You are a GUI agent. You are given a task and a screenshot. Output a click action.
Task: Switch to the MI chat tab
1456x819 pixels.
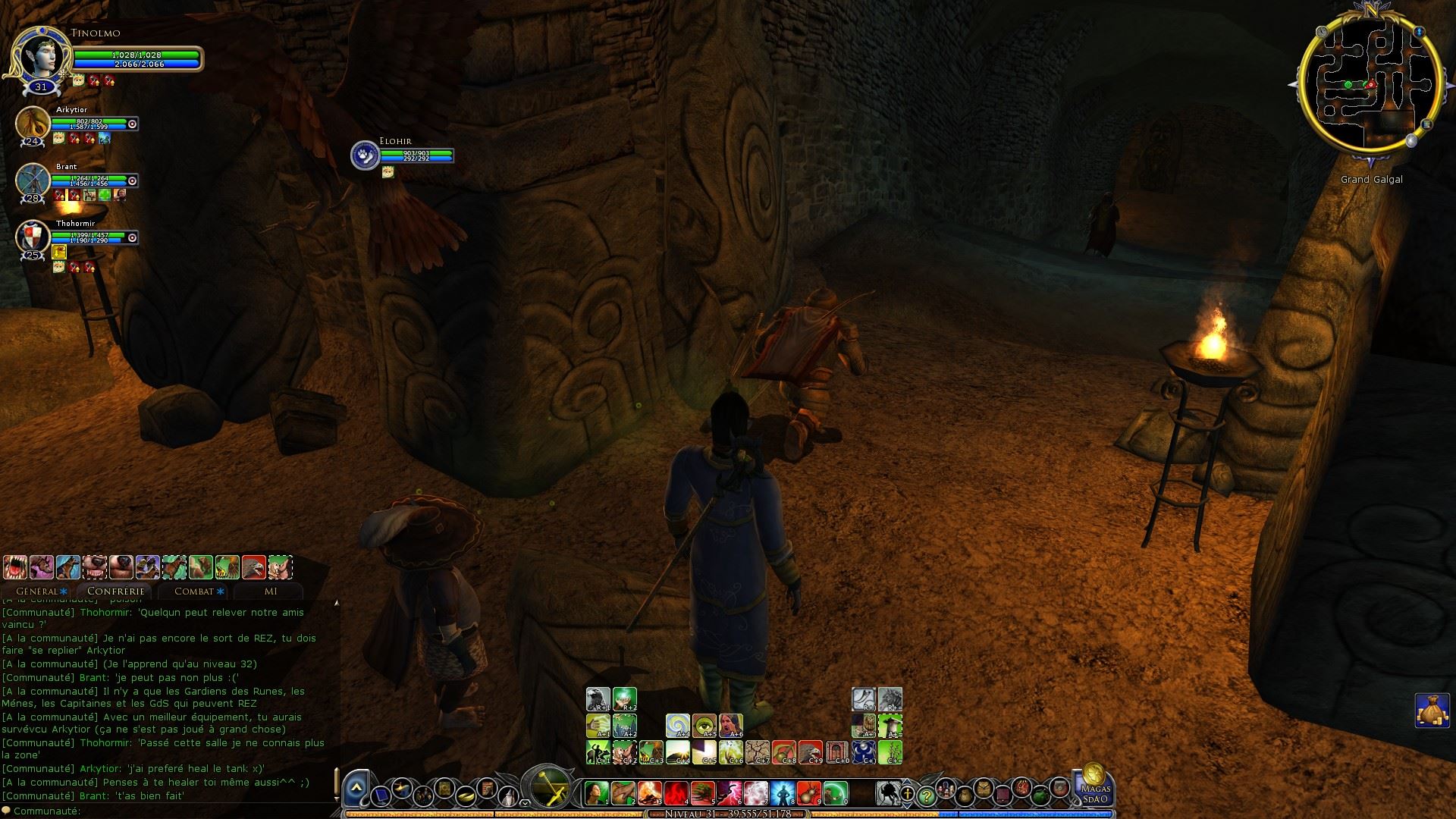(270, 591)
